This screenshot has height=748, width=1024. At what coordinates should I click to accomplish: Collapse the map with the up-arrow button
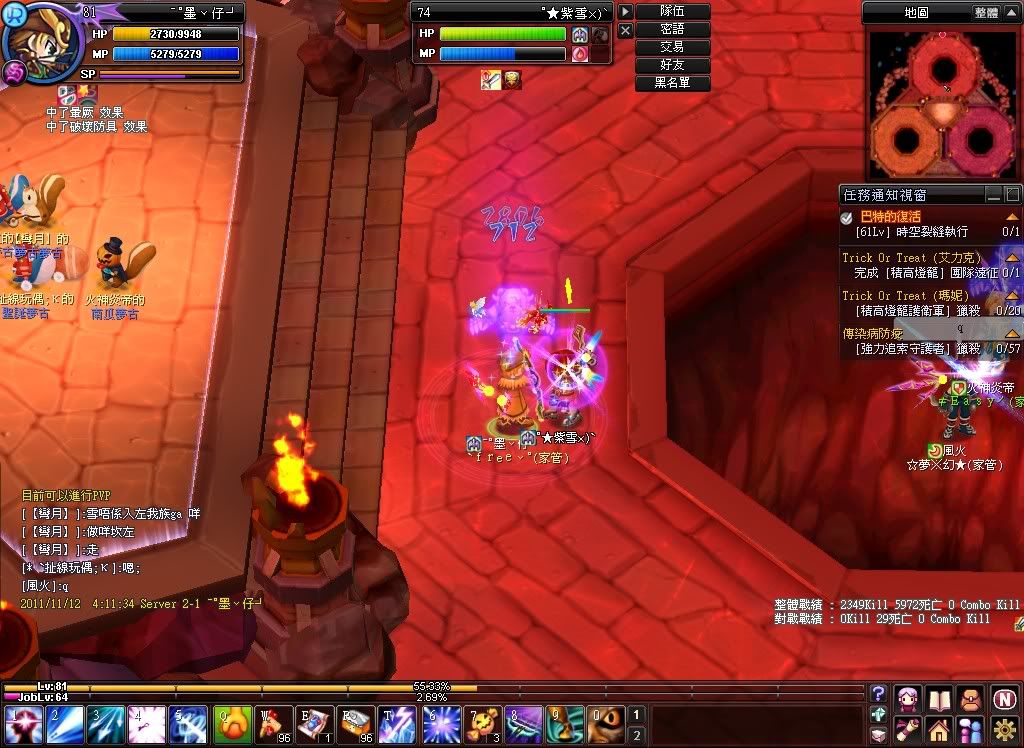pos(1012,13)
